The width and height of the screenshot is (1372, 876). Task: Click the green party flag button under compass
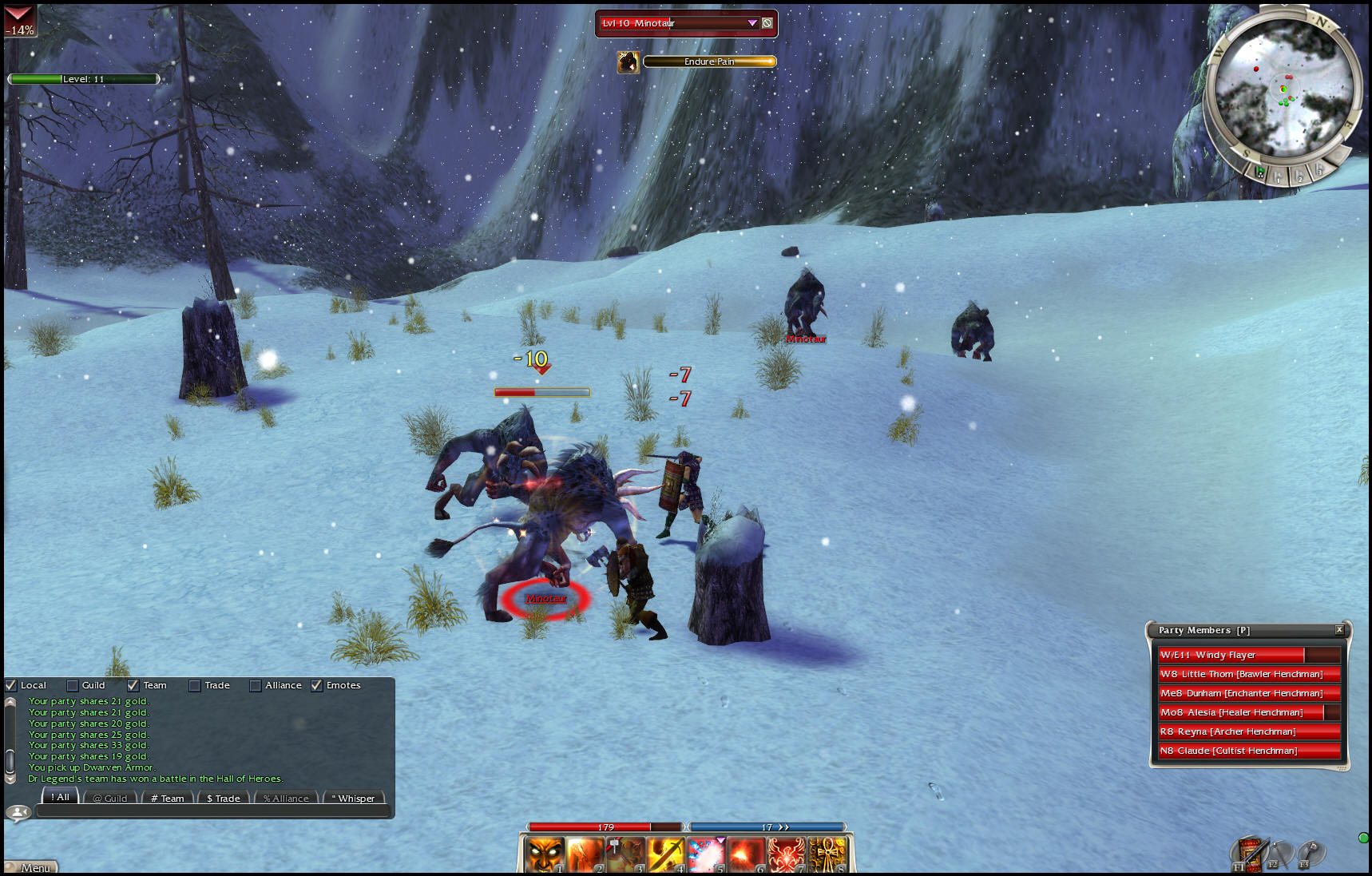click(x=1260, y=172)
